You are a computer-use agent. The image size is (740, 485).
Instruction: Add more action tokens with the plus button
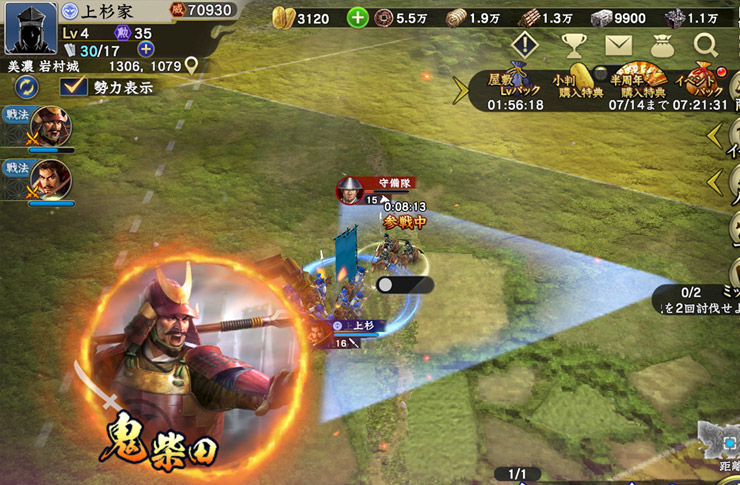pyautogui.click(x=146, y=49)
